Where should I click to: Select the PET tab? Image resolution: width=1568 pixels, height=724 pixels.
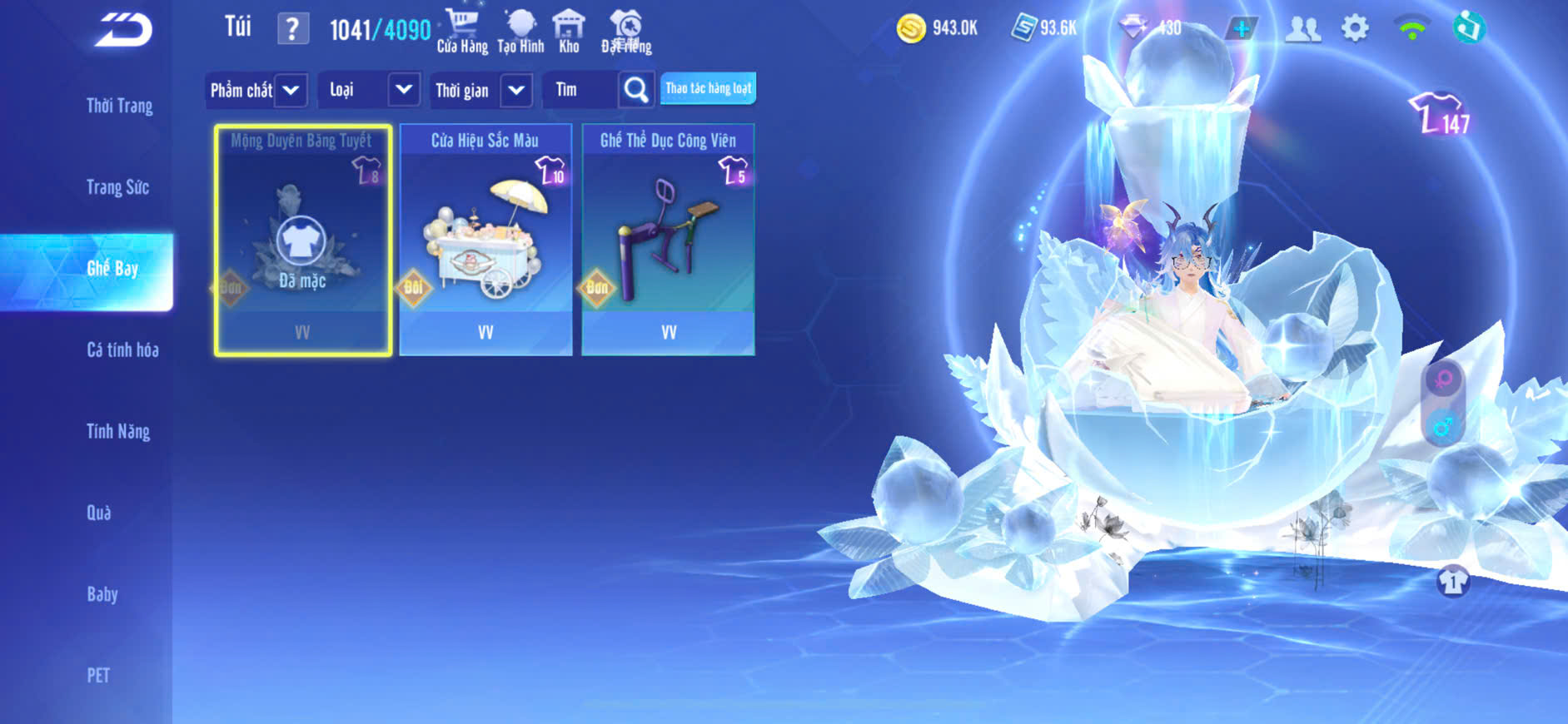pyautogui.click(x=98, y=675)
